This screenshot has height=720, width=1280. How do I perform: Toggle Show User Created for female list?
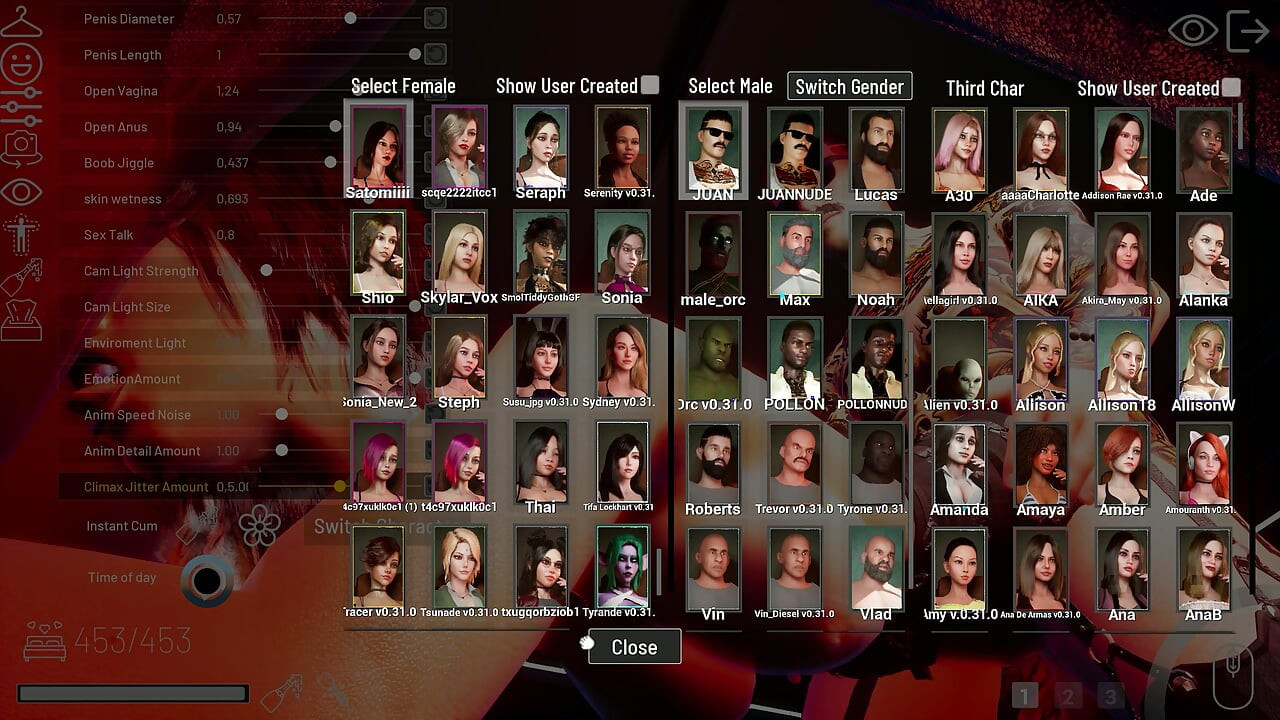click(x=650, y=86)
